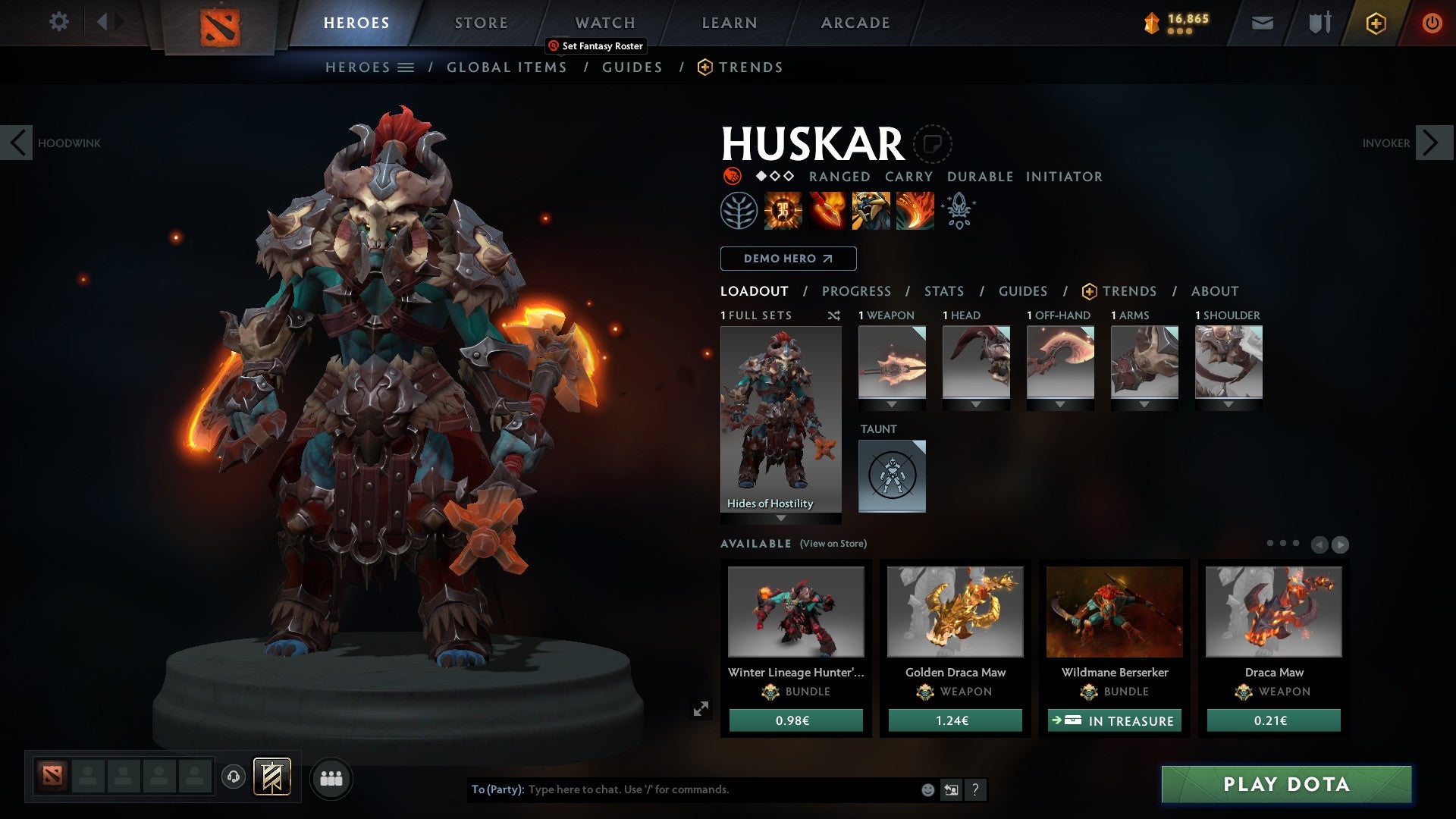Image resolution: width=1456 pixels, height=819 pixels.
Task: Click the shuffle icon next to Full Sets
Action: (833, 315)
